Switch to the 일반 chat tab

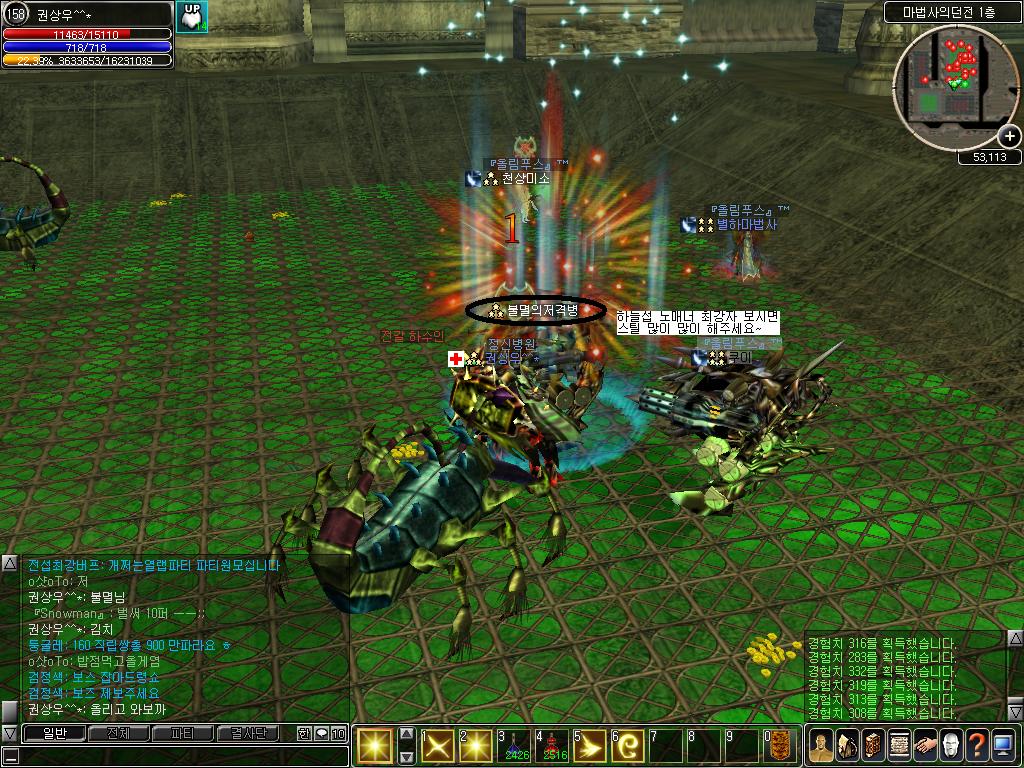point(52,733)
